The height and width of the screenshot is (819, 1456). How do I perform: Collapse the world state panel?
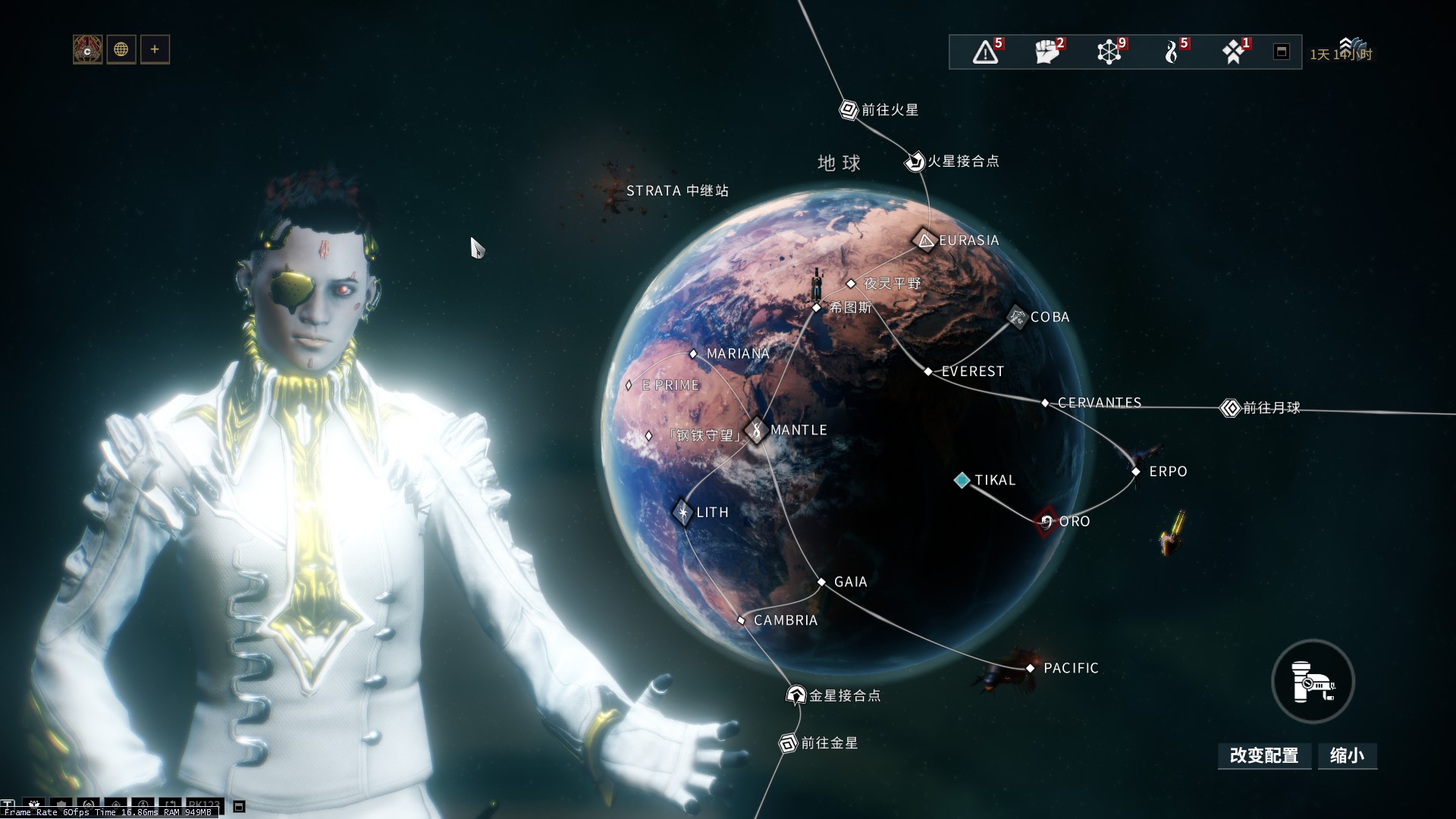point(1282,52)
